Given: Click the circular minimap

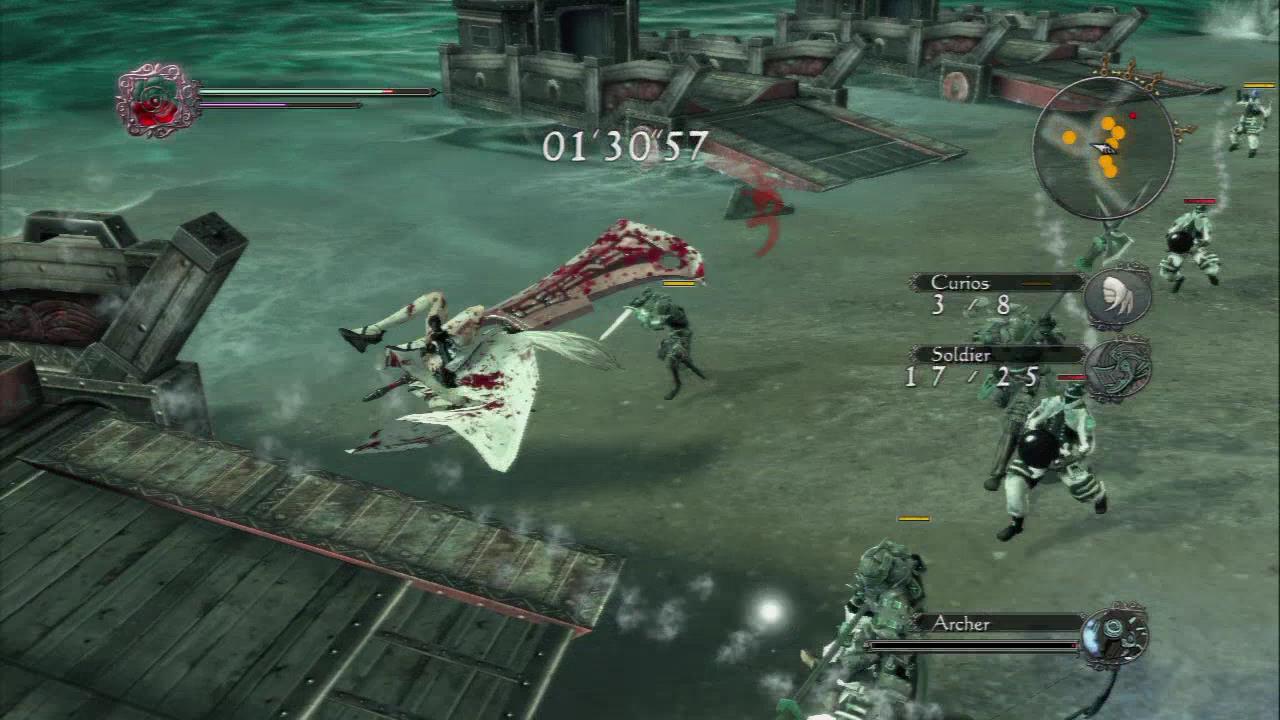Looking at the screenshot, I should 1103,148.
